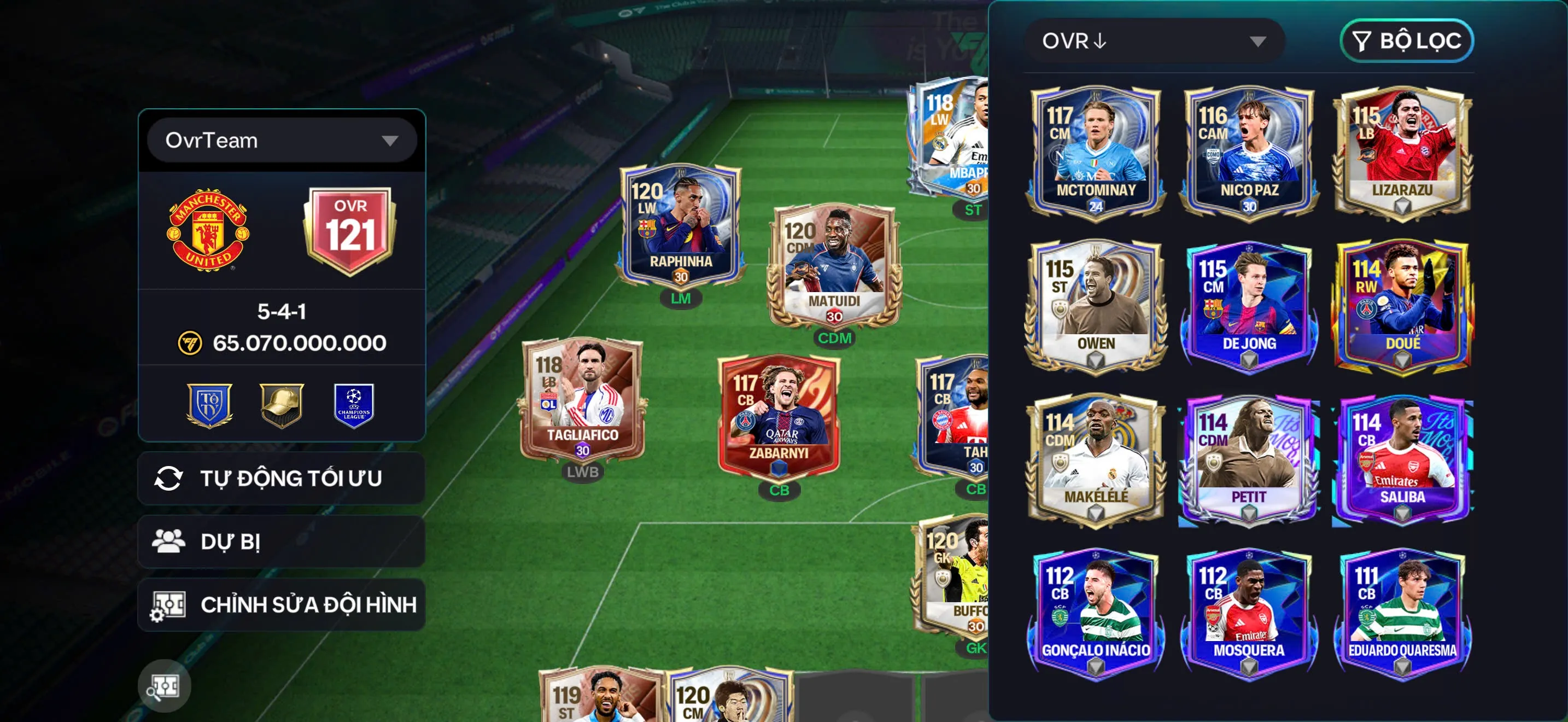Choose the Gonçalo Inácio 112 CB card

pyautogui.click(x=1096, y=613)
